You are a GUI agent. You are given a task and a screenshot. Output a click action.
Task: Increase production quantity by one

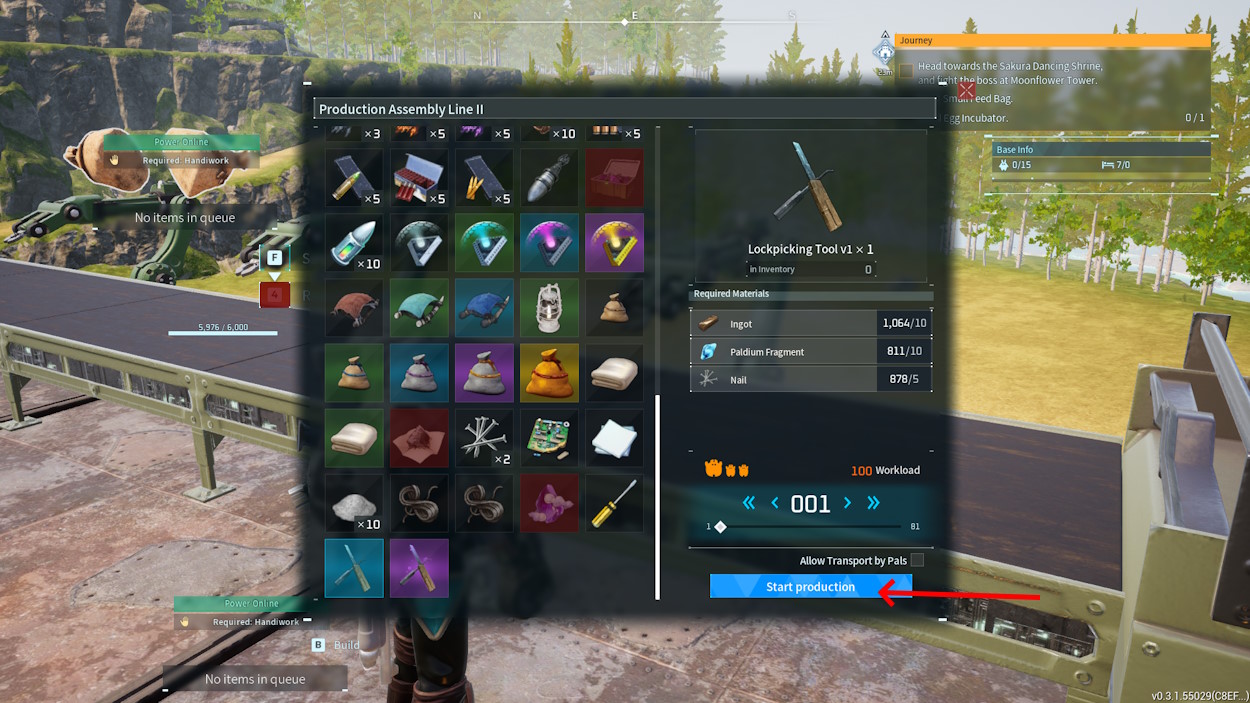848,504
